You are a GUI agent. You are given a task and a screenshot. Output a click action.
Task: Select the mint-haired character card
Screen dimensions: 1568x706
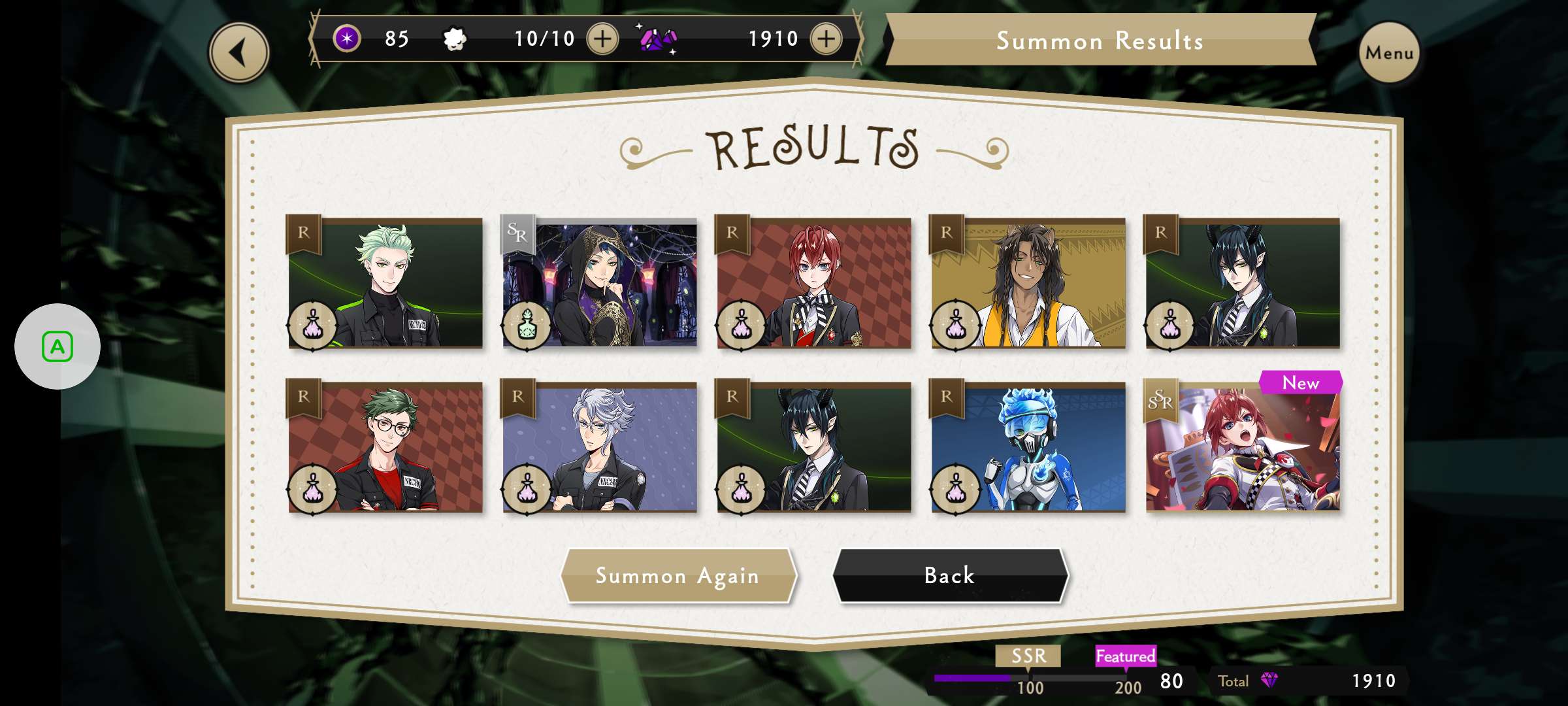(x=385, y=284)
